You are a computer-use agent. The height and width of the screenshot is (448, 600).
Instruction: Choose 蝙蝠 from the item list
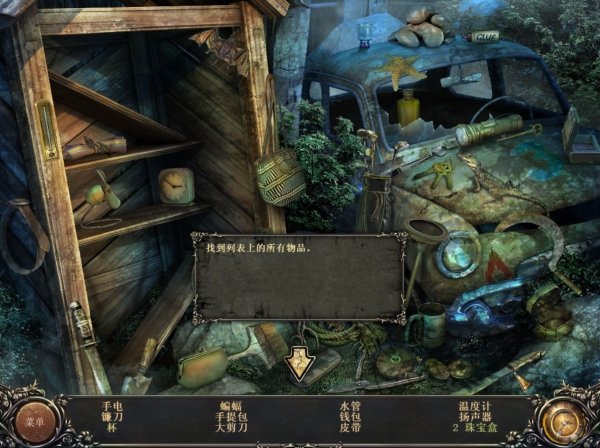tap(231, 406)
